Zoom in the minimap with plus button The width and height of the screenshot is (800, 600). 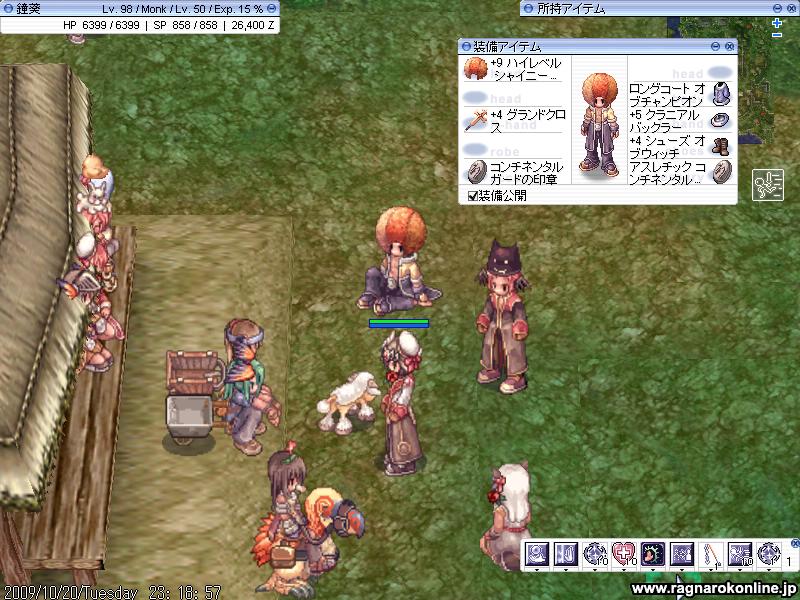(777, 23)
